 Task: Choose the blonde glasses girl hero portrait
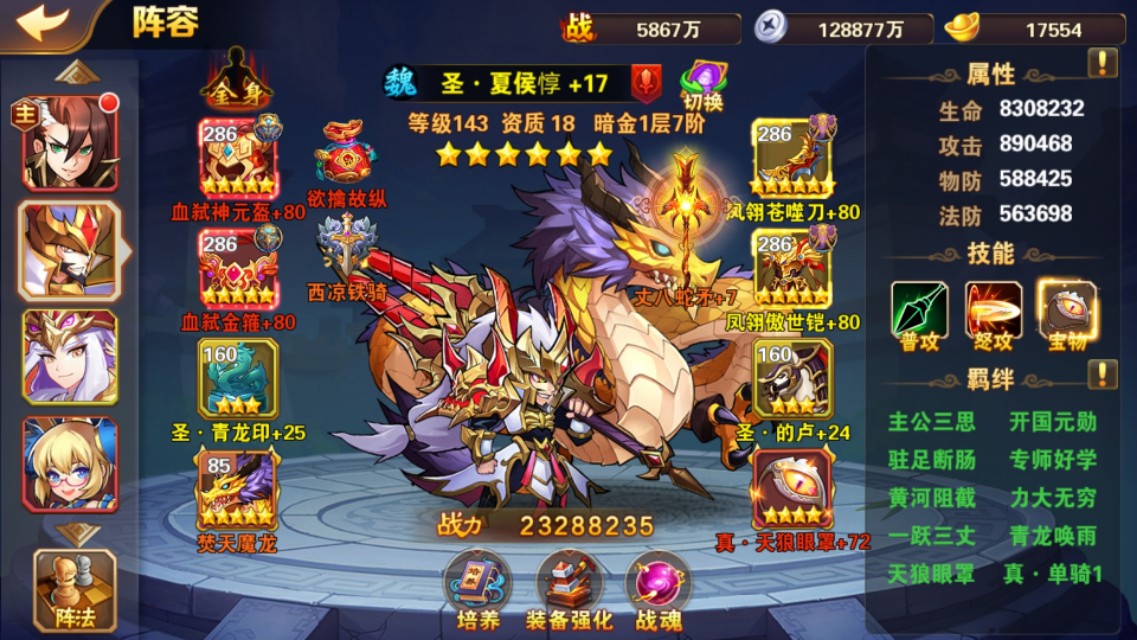coord(70,464)
